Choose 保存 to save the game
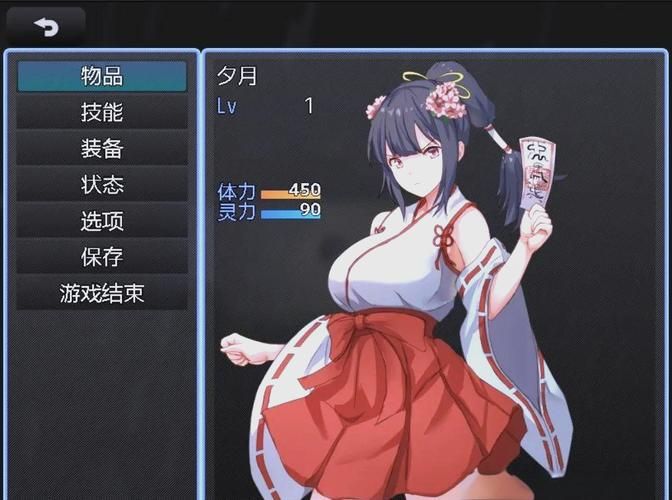 coord(102,257)
